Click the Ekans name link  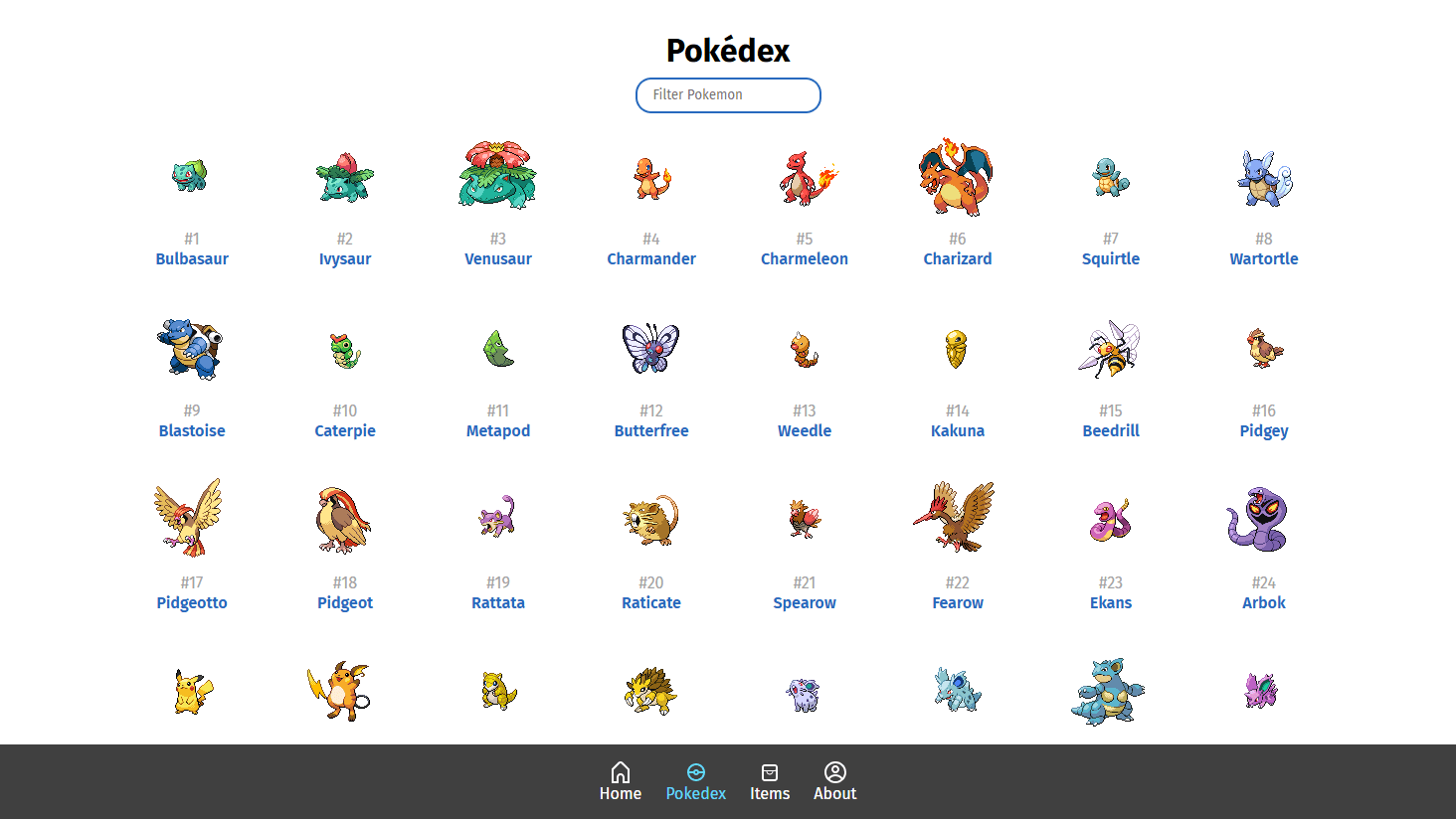pyautogui.click(x=1110, y=602)
